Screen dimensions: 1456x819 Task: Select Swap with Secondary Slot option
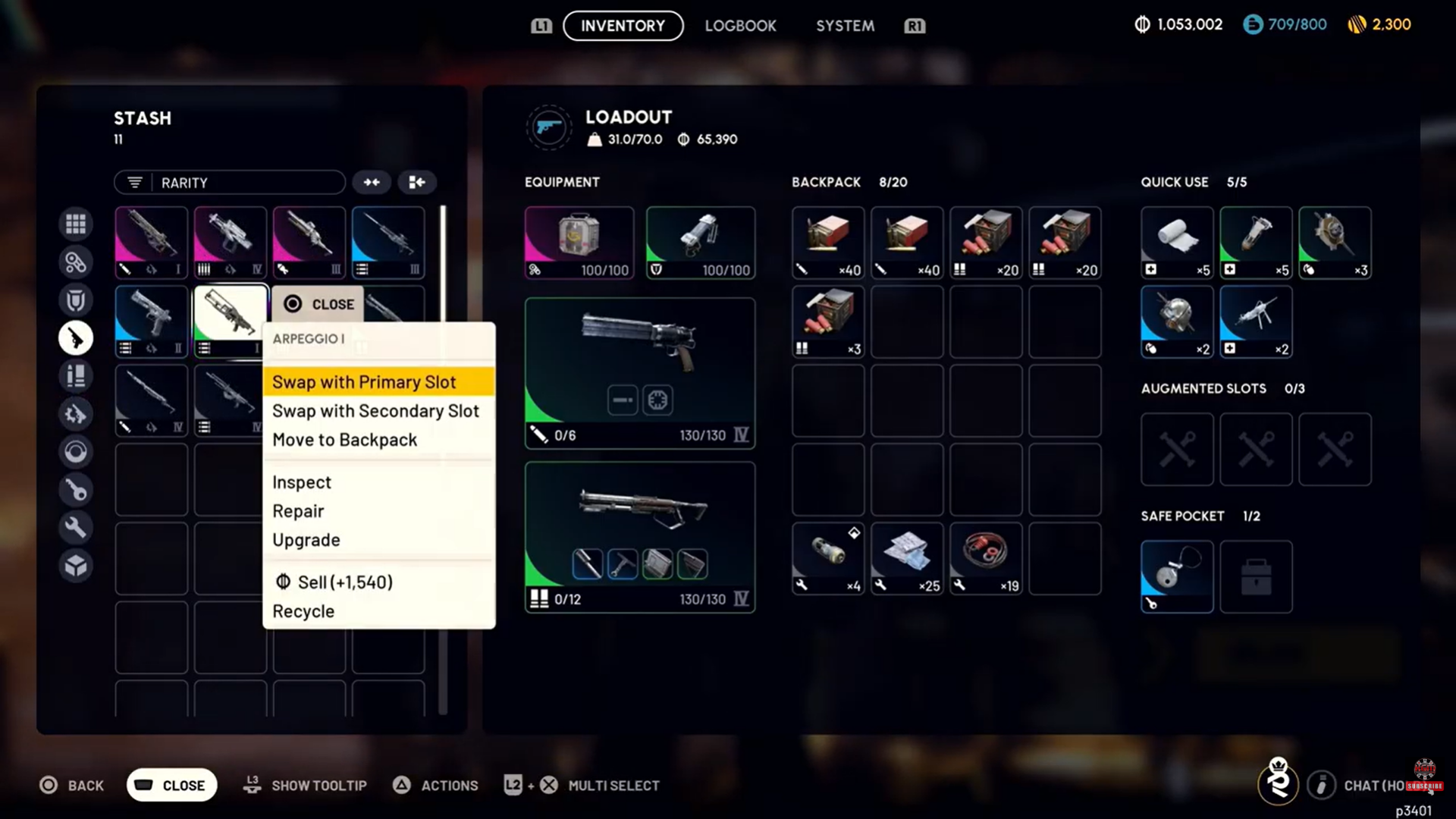click(375, 411)
